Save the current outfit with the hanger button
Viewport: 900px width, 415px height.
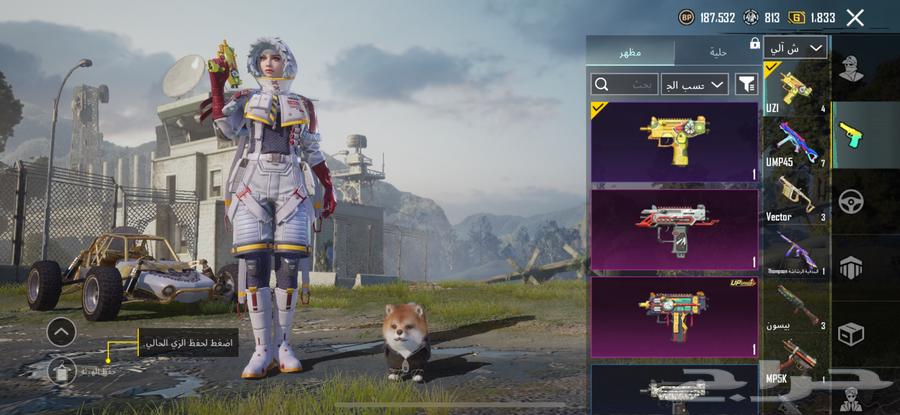pos(61,372)
